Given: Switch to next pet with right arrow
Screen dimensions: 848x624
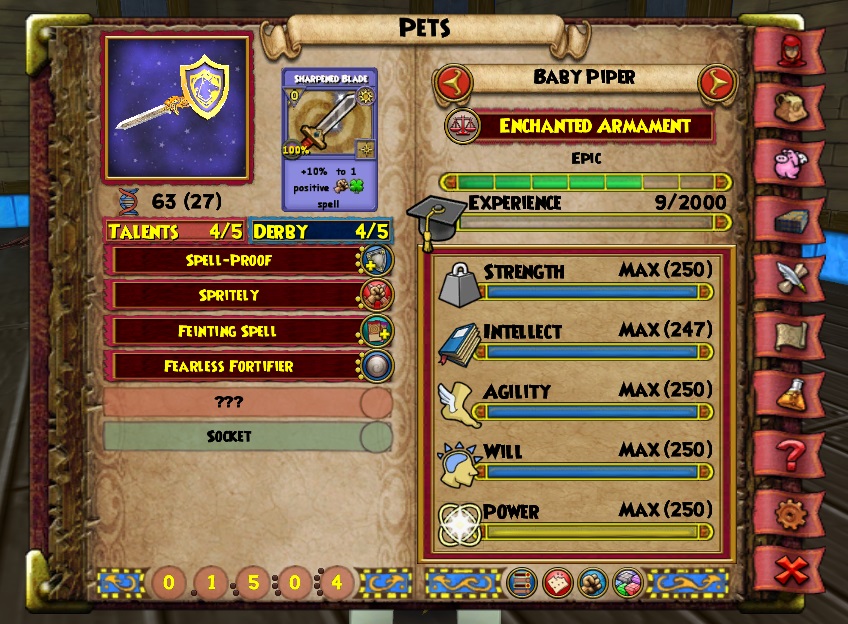Looking at the screenshot, I should pyautogui.click(x=715, y=83).
